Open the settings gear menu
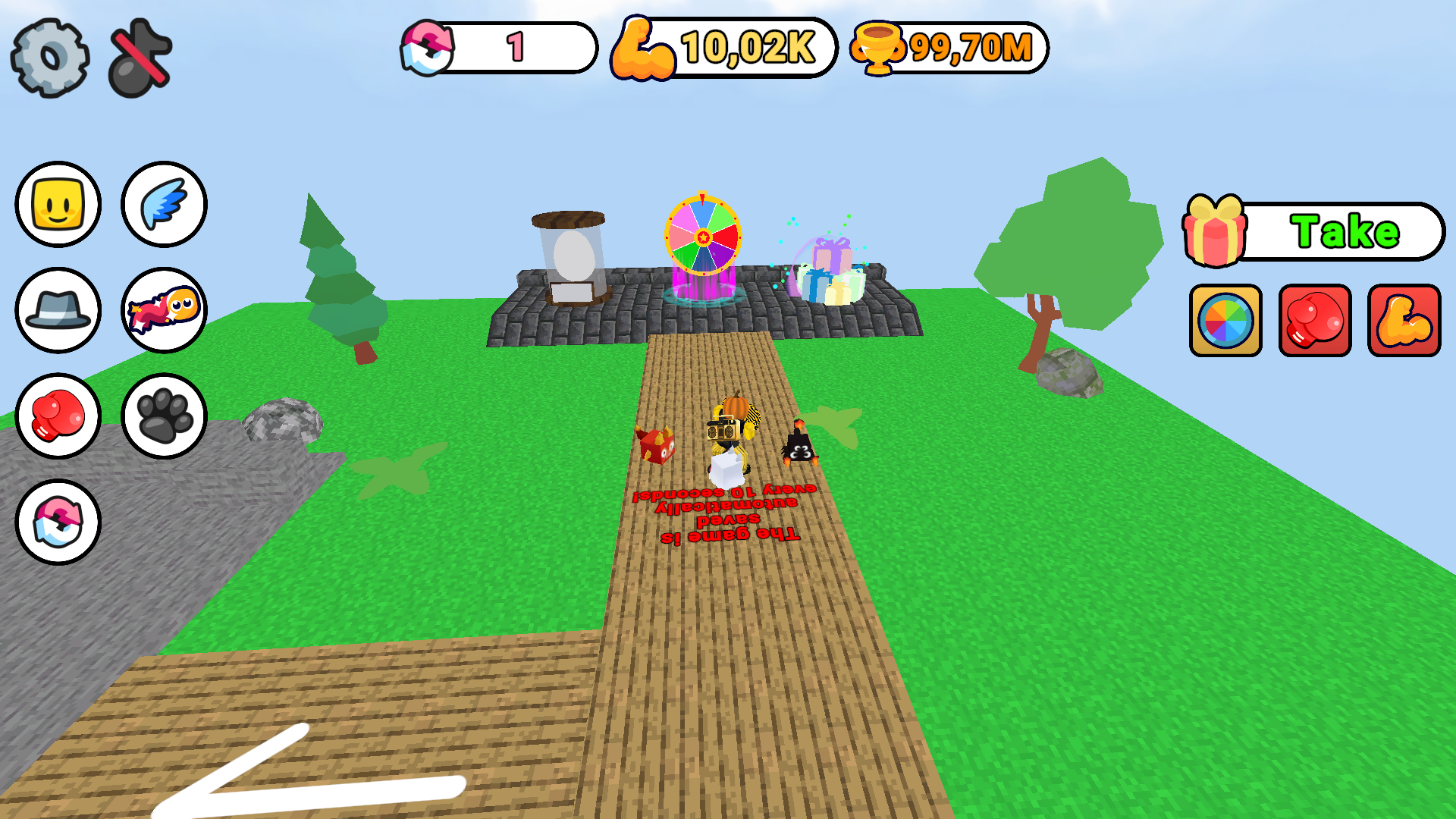Viewport: 1456px width, 819px height. pos(50,54)
